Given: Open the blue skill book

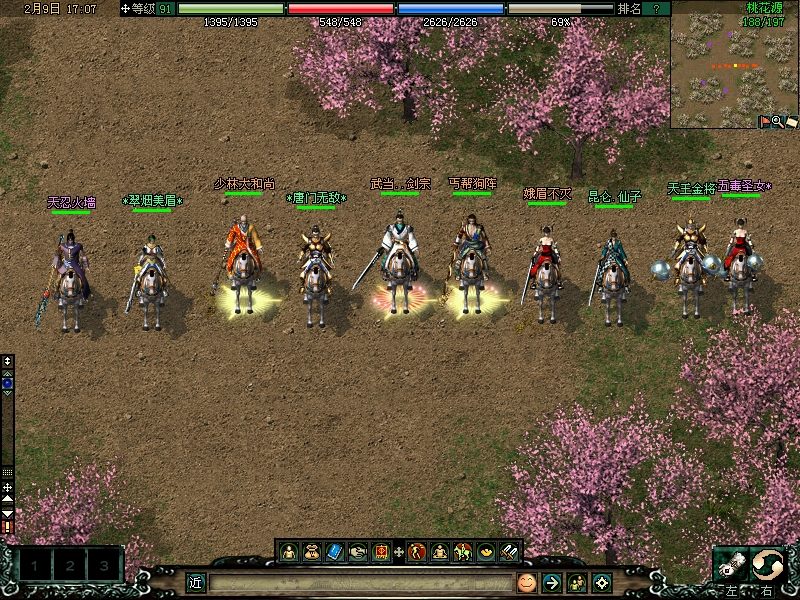Looking at the screenshot, I should (x=335, y=551).
